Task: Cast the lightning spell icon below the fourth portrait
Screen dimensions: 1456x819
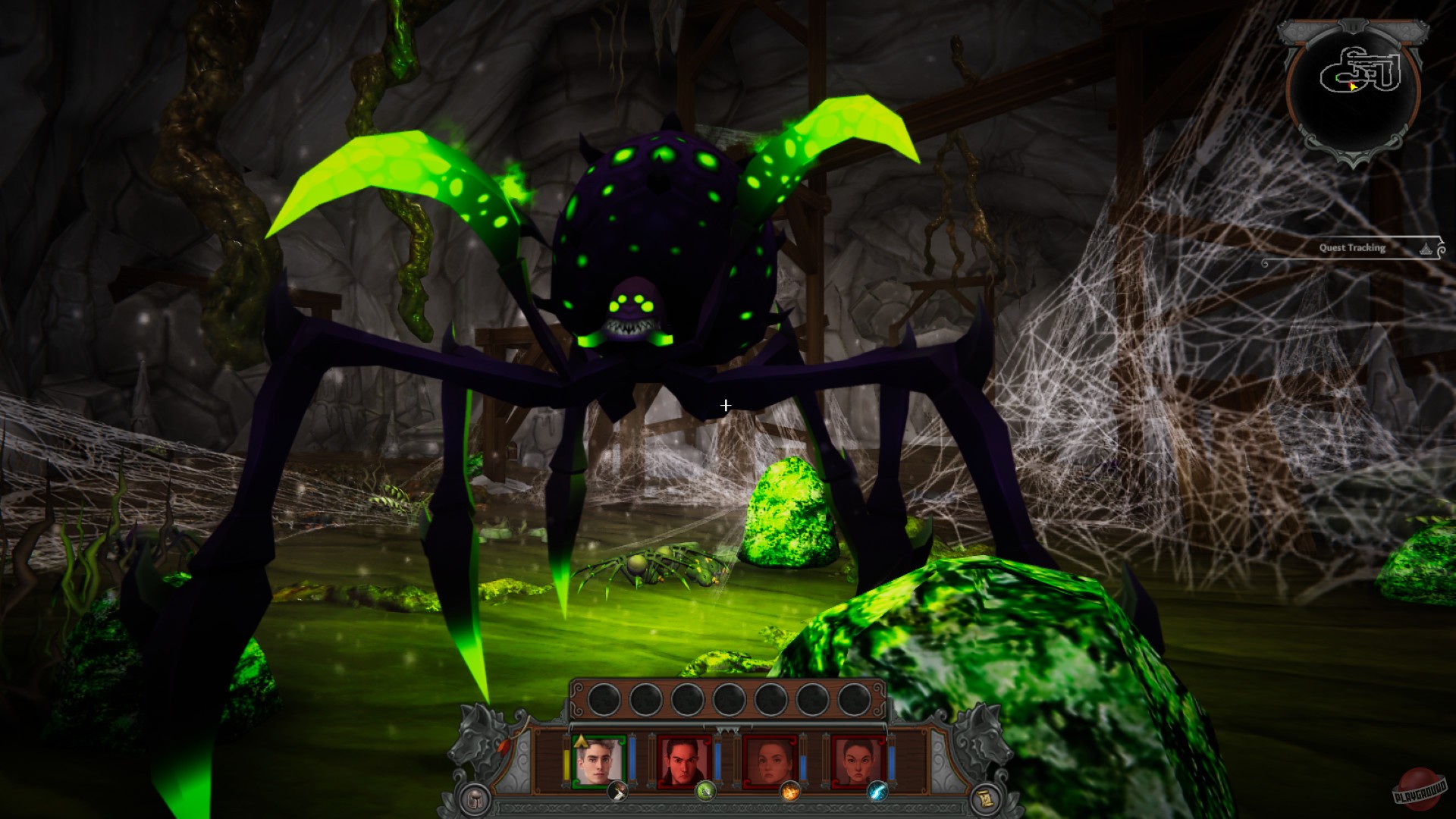Action: pyautogui.click(x=877, y=793)
